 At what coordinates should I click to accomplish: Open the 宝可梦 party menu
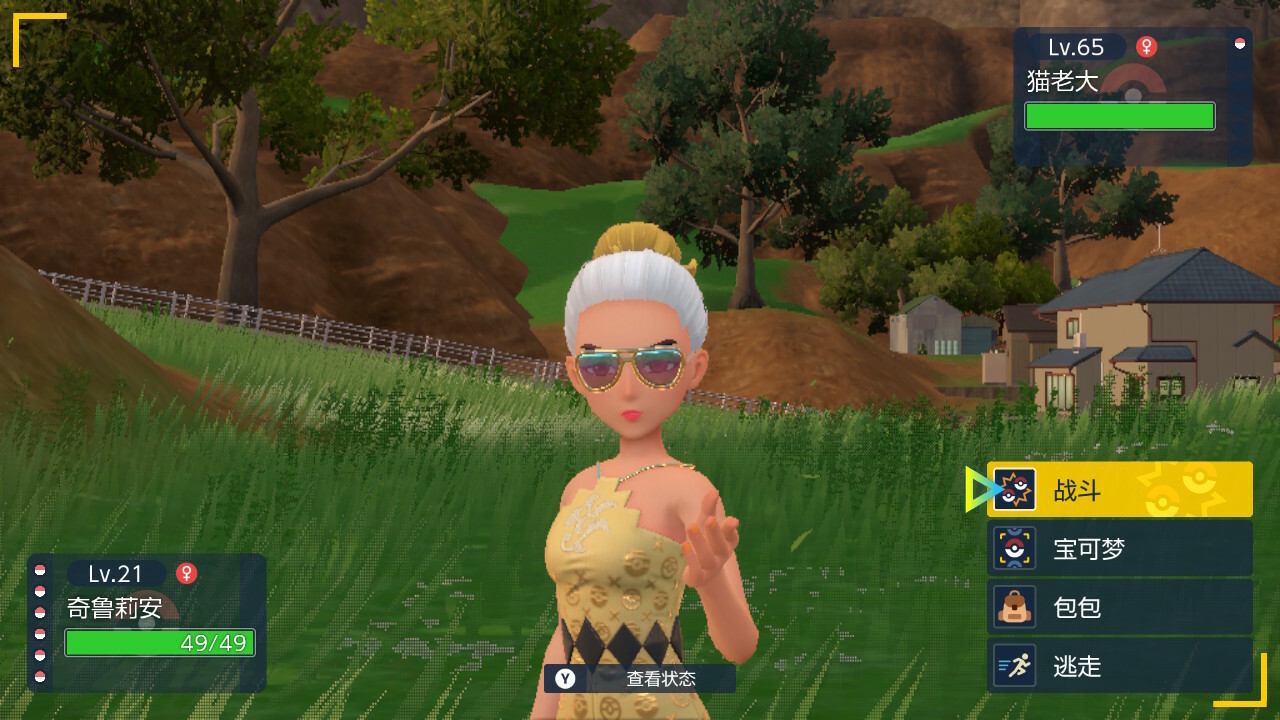click(x=1119, y=548)
